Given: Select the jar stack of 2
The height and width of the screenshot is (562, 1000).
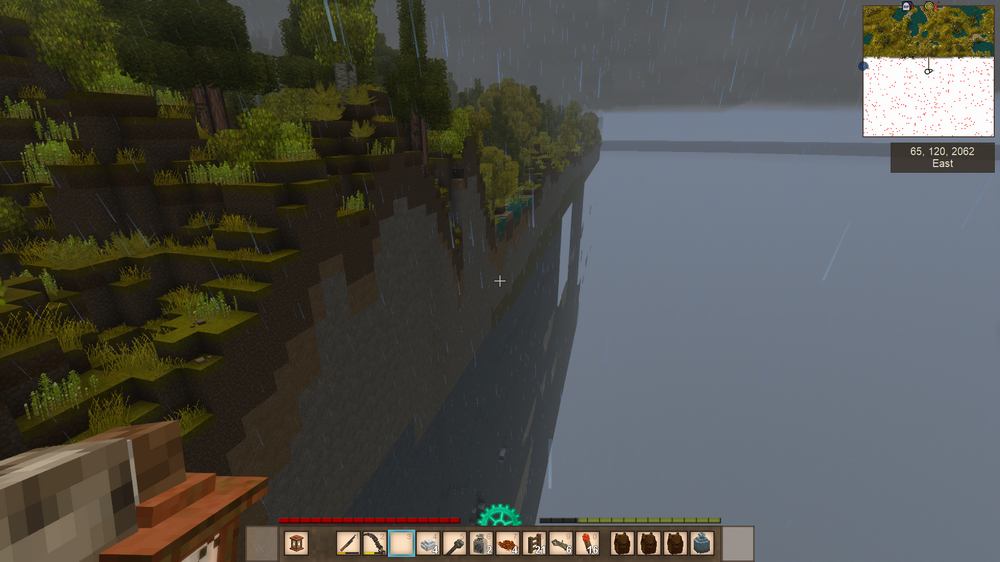Looking at the screenshot, I should (480, 544).
